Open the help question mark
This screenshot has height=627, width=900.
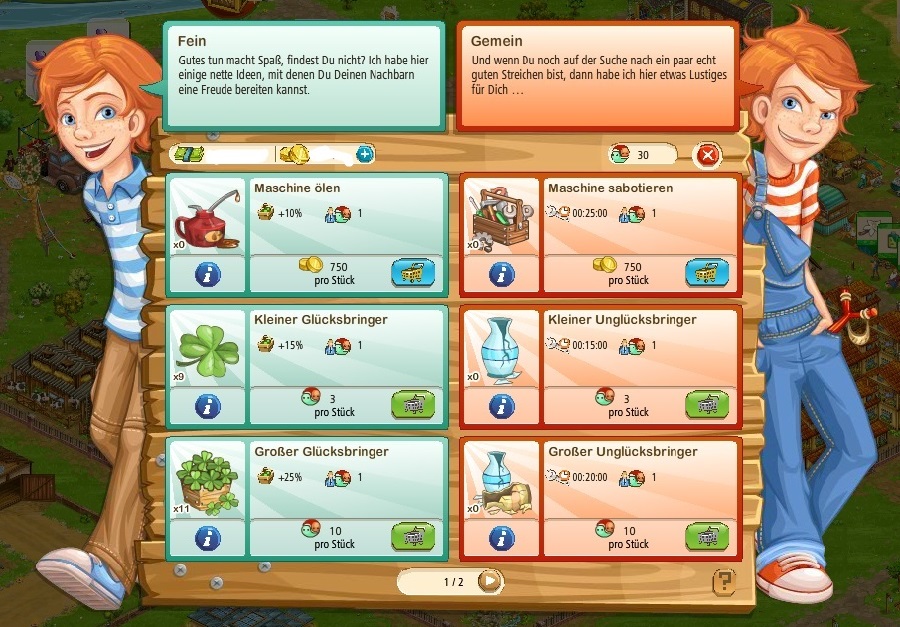[723, 581]
